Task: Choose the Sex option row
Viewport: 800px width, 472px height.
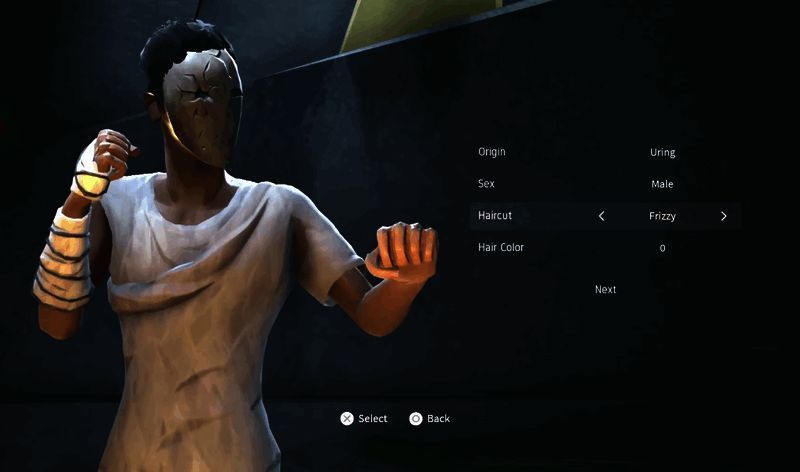Action: pos(605,184)
